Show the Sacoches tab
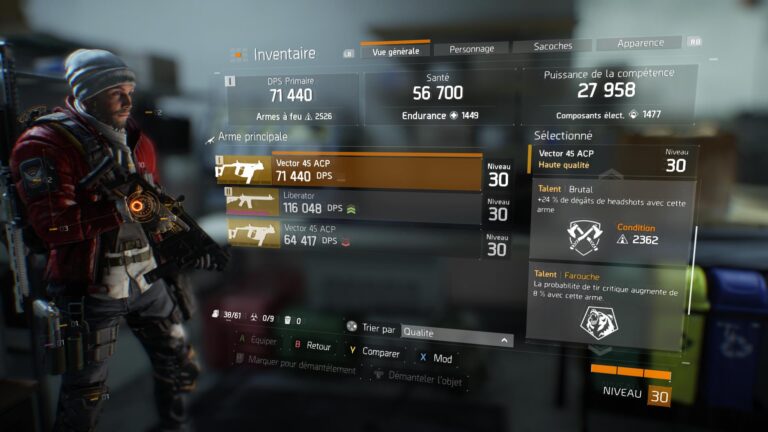The width and height of the screenshot is (768, 432). coord(553,47)
